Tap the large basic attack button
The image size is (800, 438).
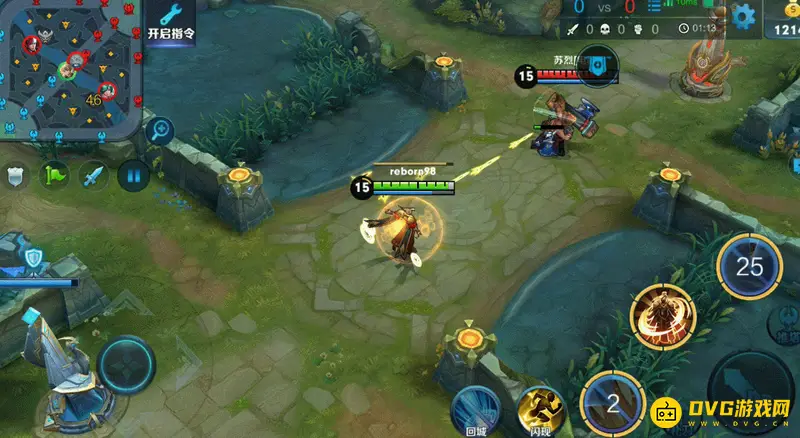[x=760, y=390]
